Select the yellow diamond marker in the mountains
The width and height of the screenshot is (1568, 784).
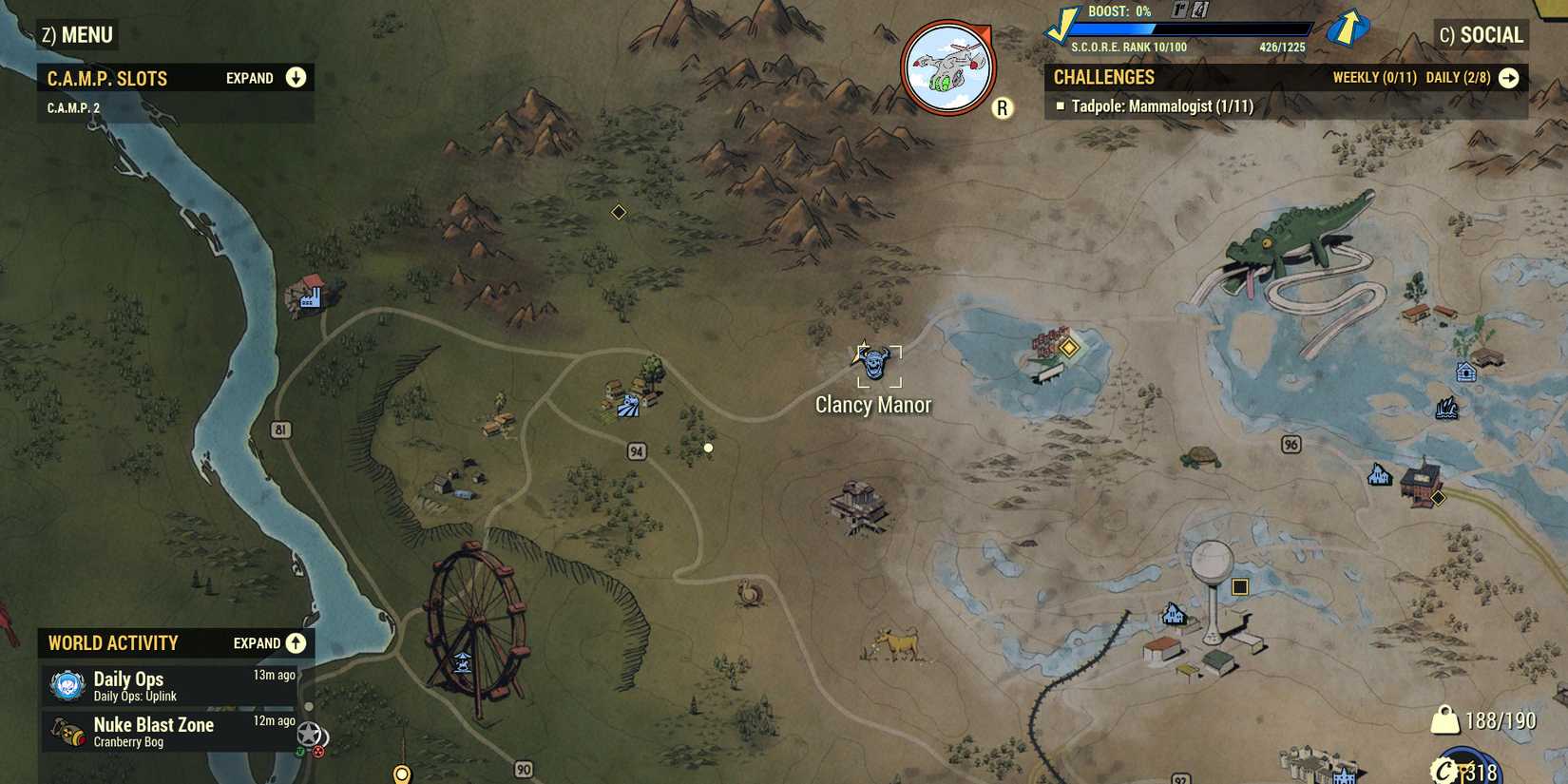[x=618, y=212]
